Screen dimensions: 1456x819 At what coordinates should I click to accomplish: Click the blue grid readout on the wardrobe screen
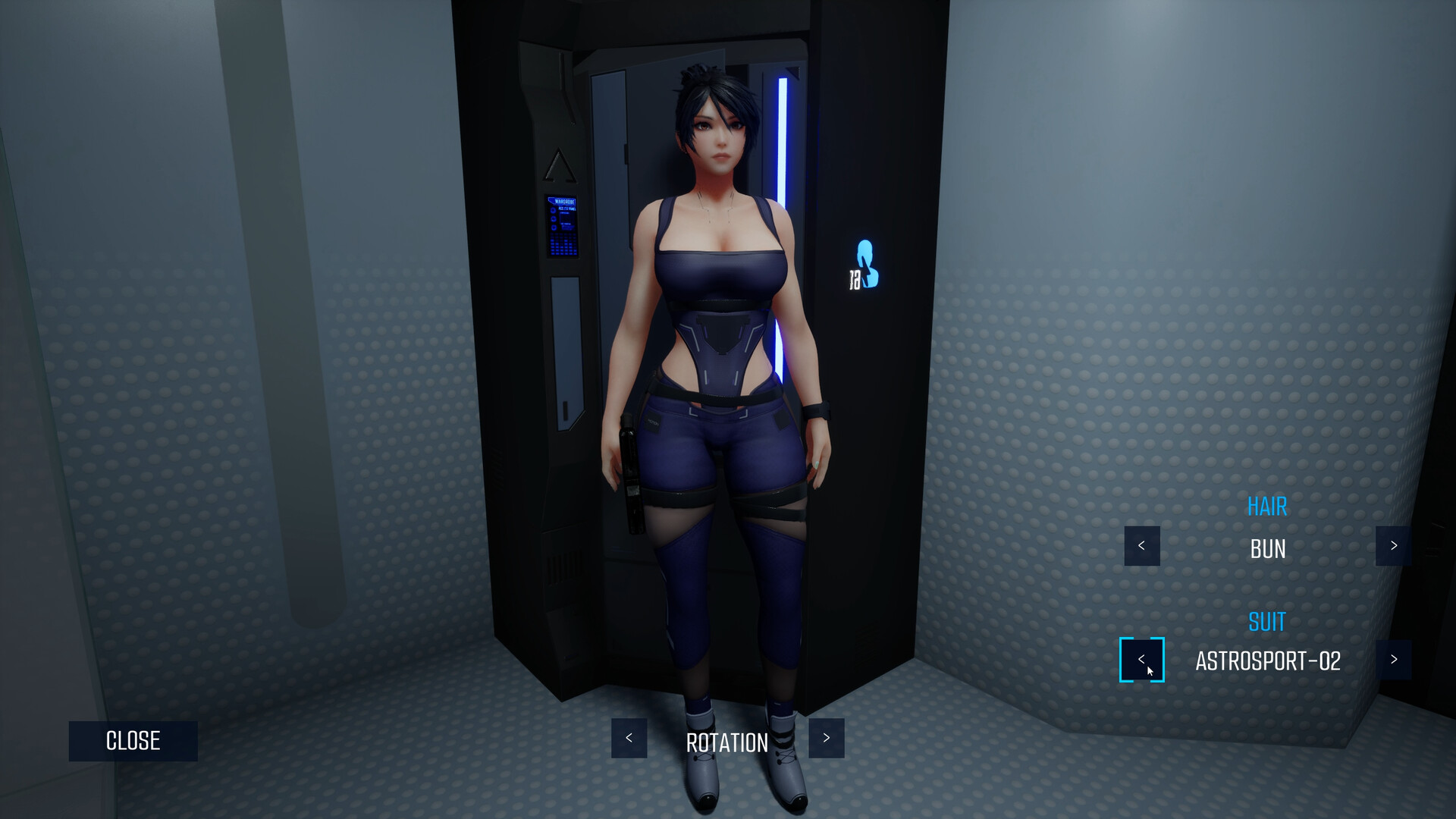tap(563, 243)
